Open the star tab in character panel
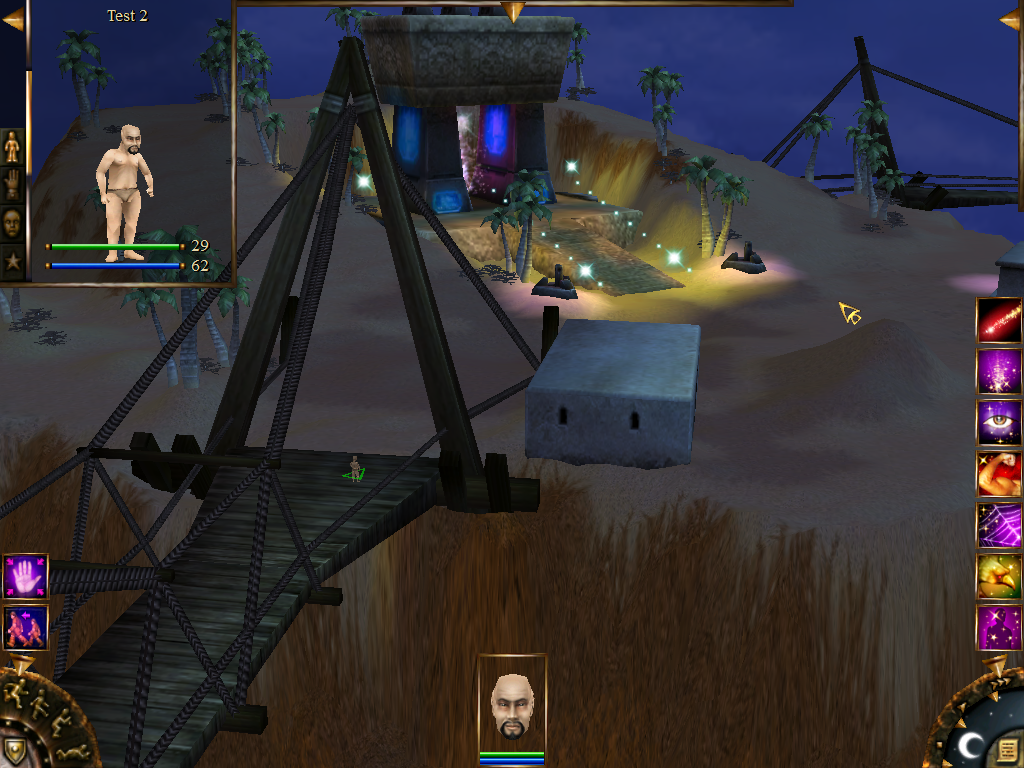The width and height of the screenshot is (1024, 768). 12,260
